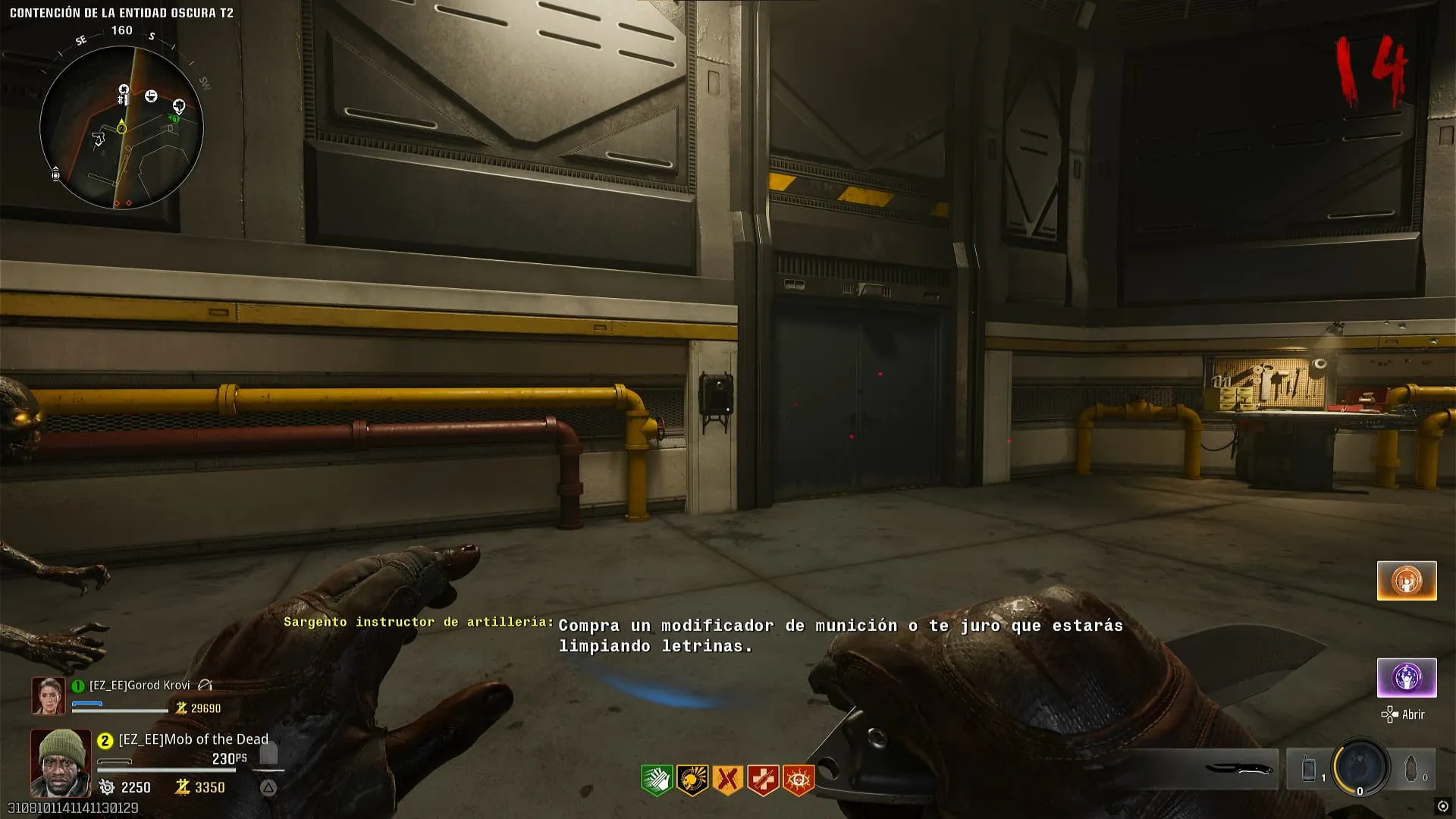Image resolution: width=1456 pixels, height=819 pixels.
Task: Click the bottom-right corner target icon
Action: pos(1443,806)
